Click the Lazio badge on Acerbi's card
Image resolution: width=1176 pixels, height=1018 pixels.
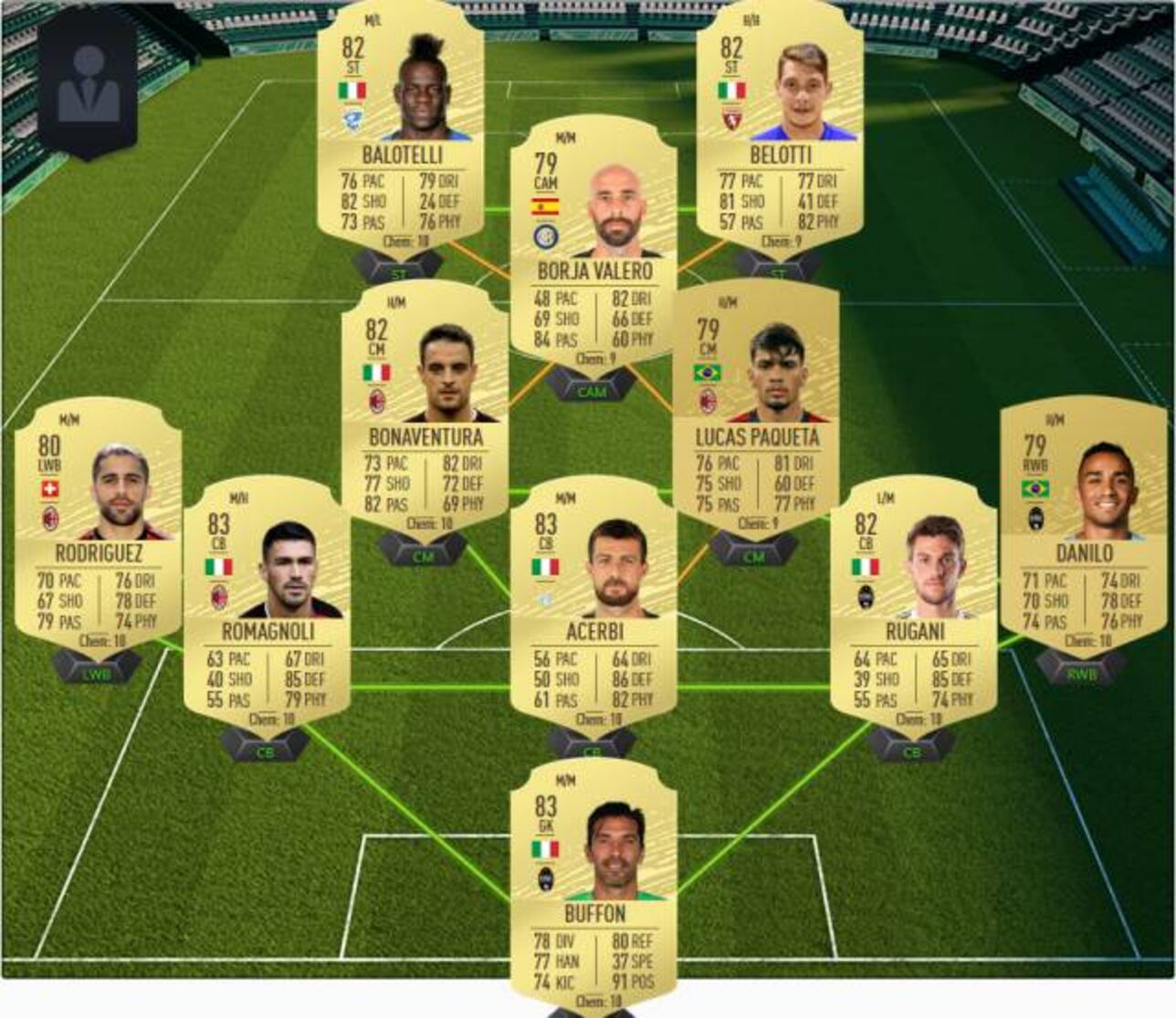point(542,599)
